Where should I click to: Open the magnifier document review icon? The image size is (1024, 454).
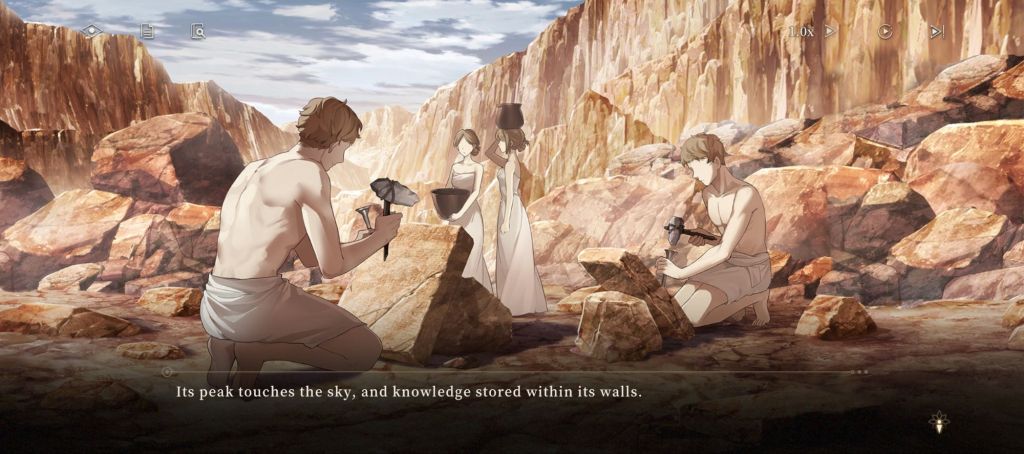[x=198, y=32]
